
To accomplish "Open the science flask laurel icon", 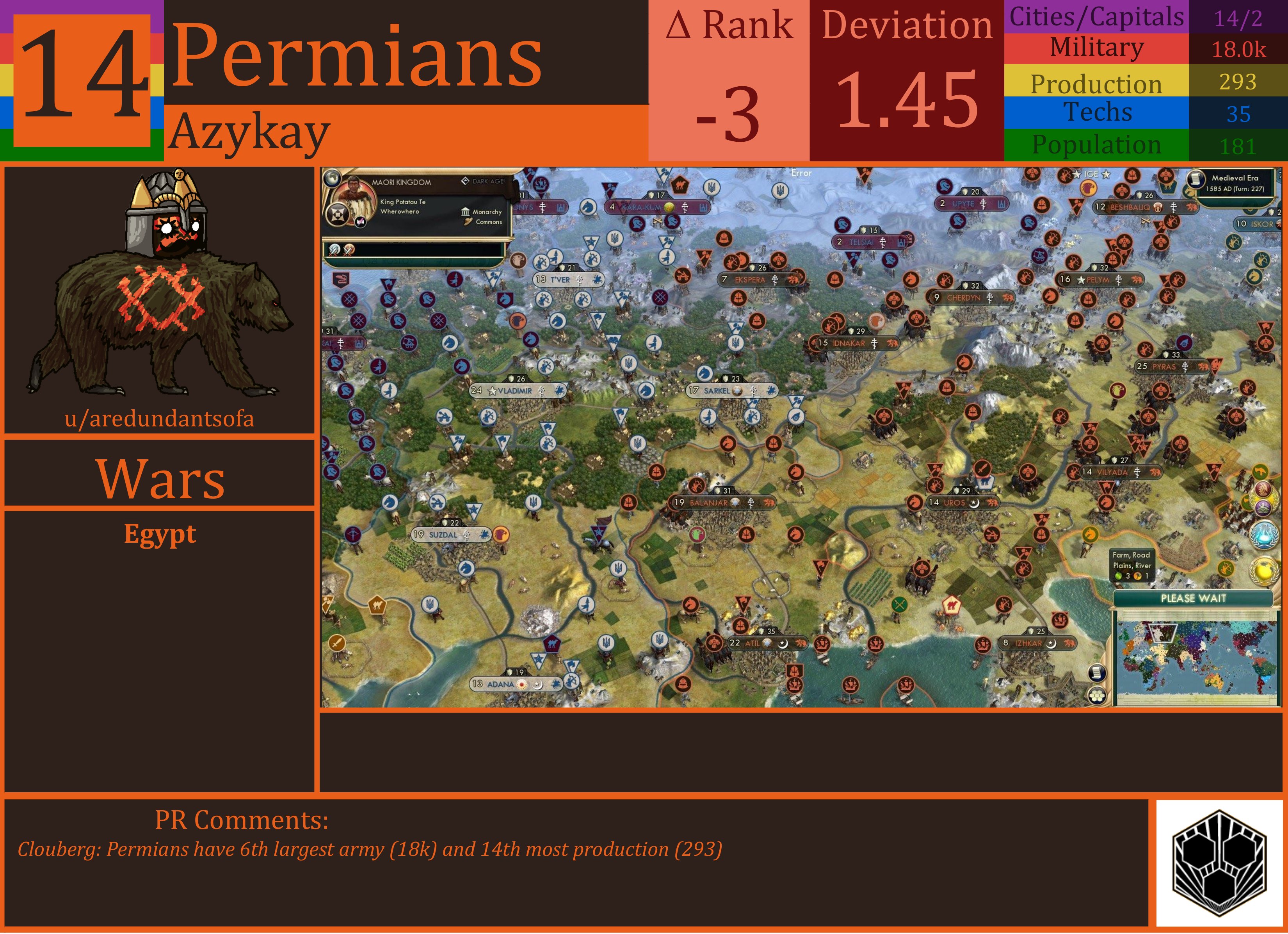I will pyautogui.click(x=1264, y=535).
